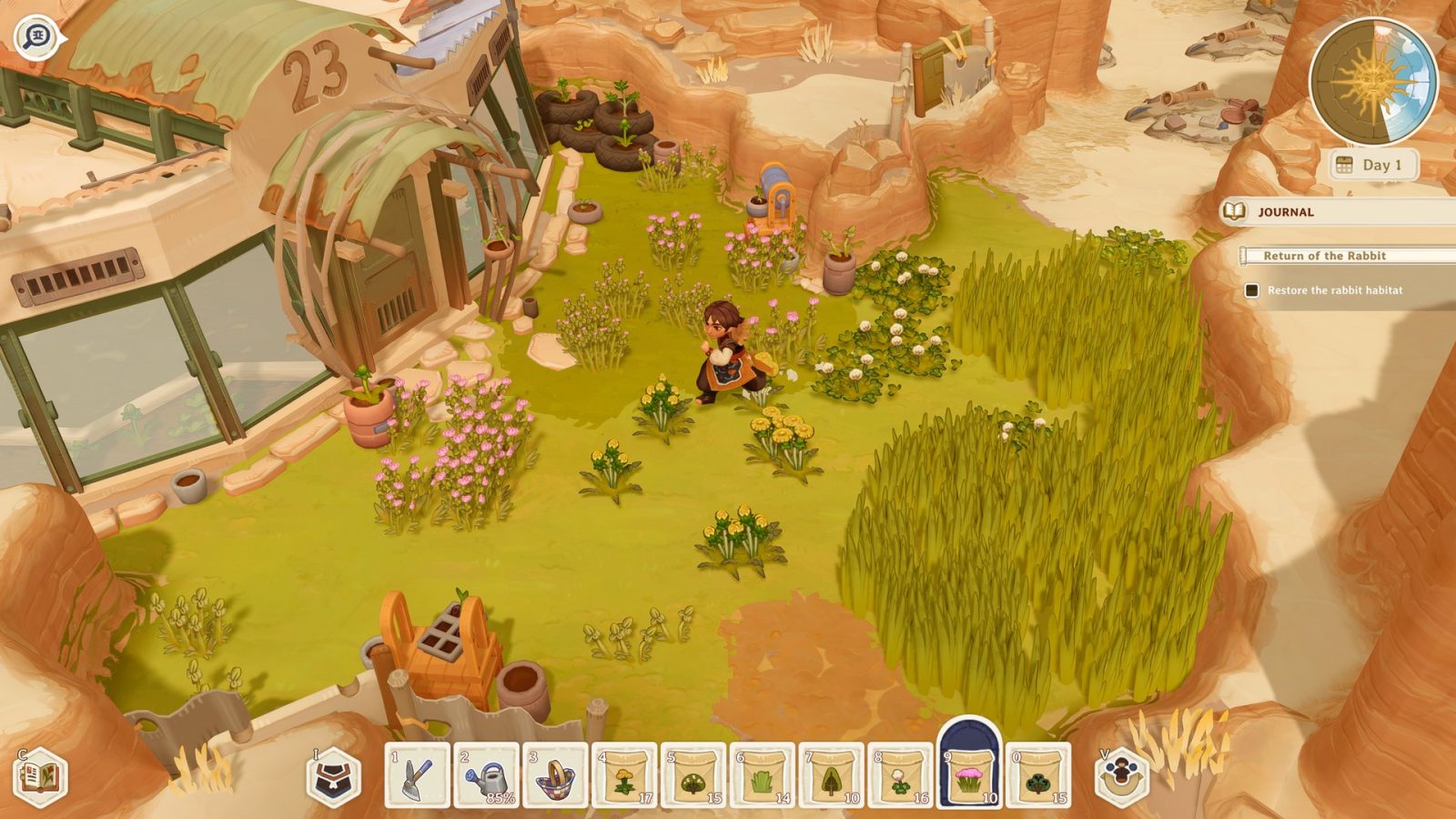Click the open book icon on the Journal bar

[x=1235, y=211]
